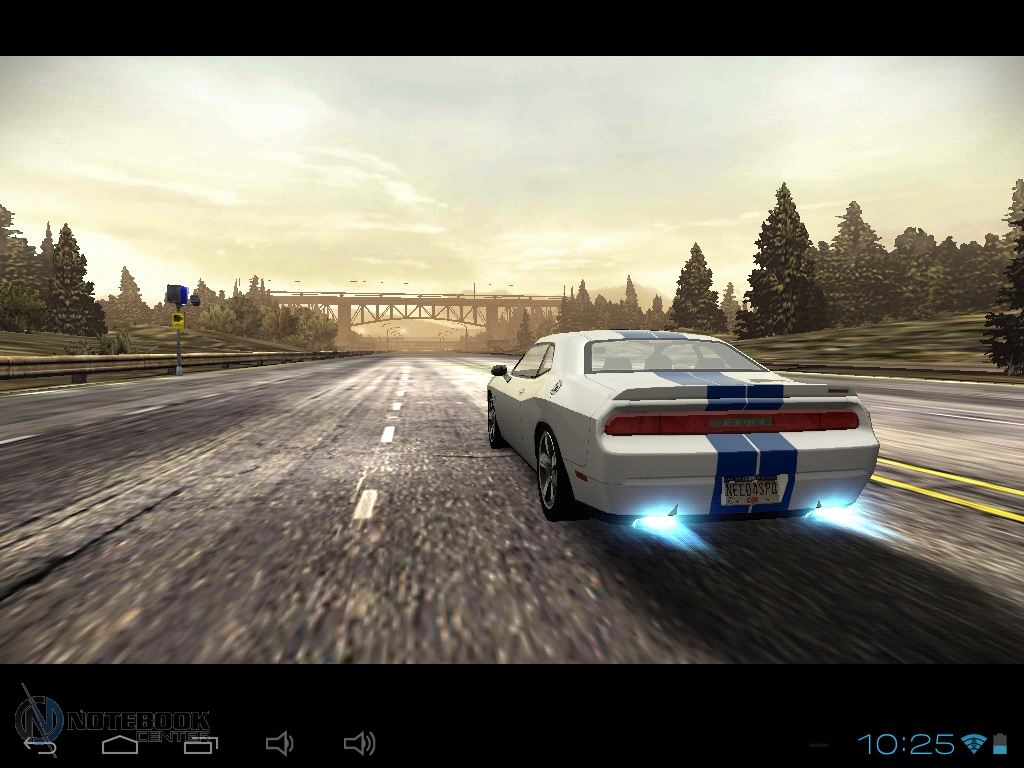The width and height of the screenshot is (1024, 768).
Task: Tap the Android home button
Action: tap(120, 743)
